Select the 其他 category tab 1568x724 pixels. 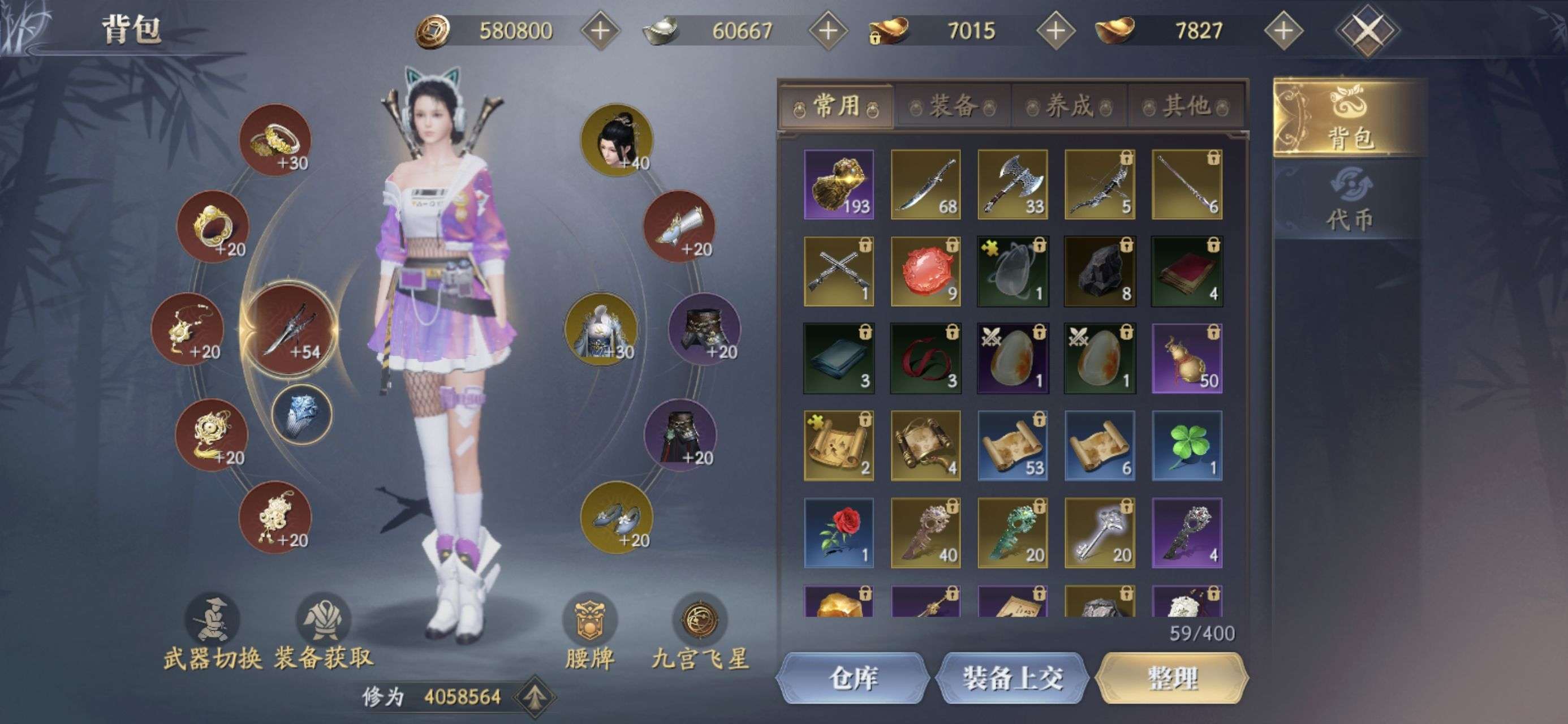pos(1186,107)
